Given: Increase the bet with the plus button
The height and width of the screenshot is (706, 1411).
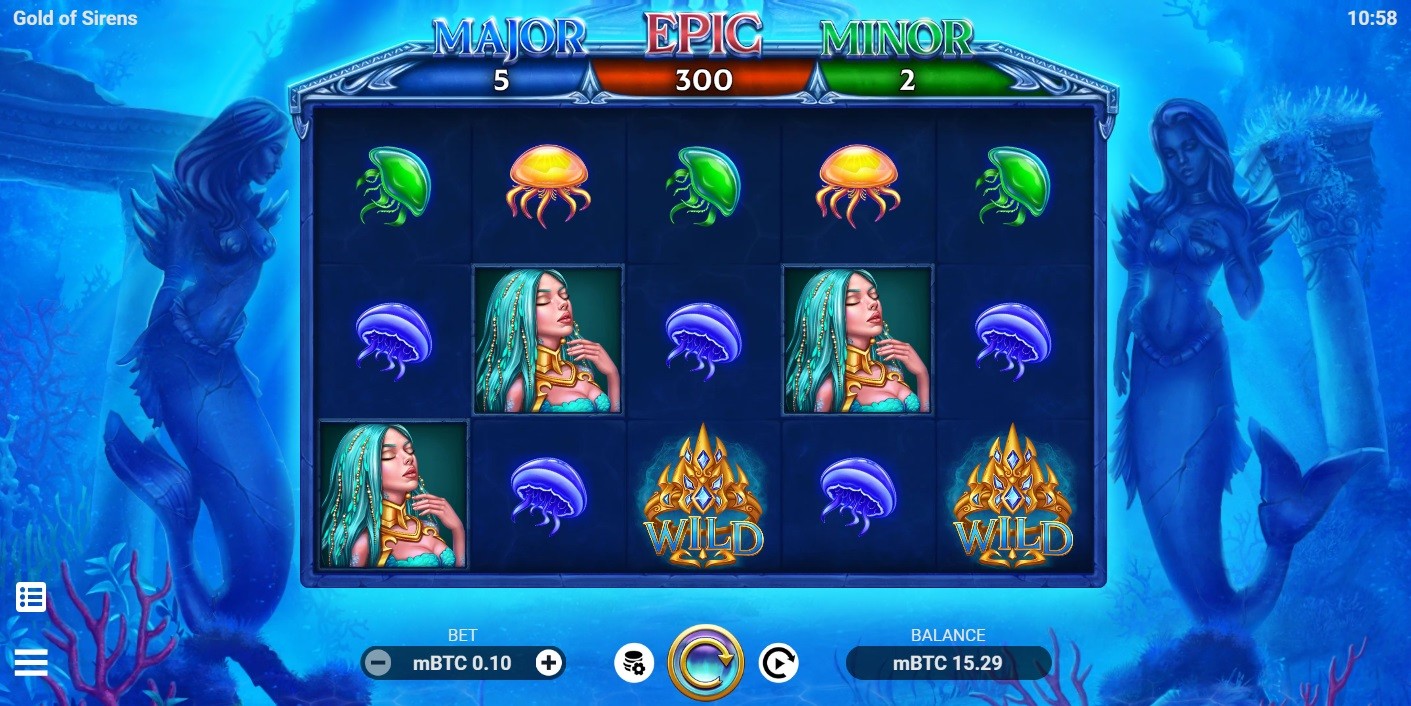Looking at the screenshot, I should [x=549, y=662].
